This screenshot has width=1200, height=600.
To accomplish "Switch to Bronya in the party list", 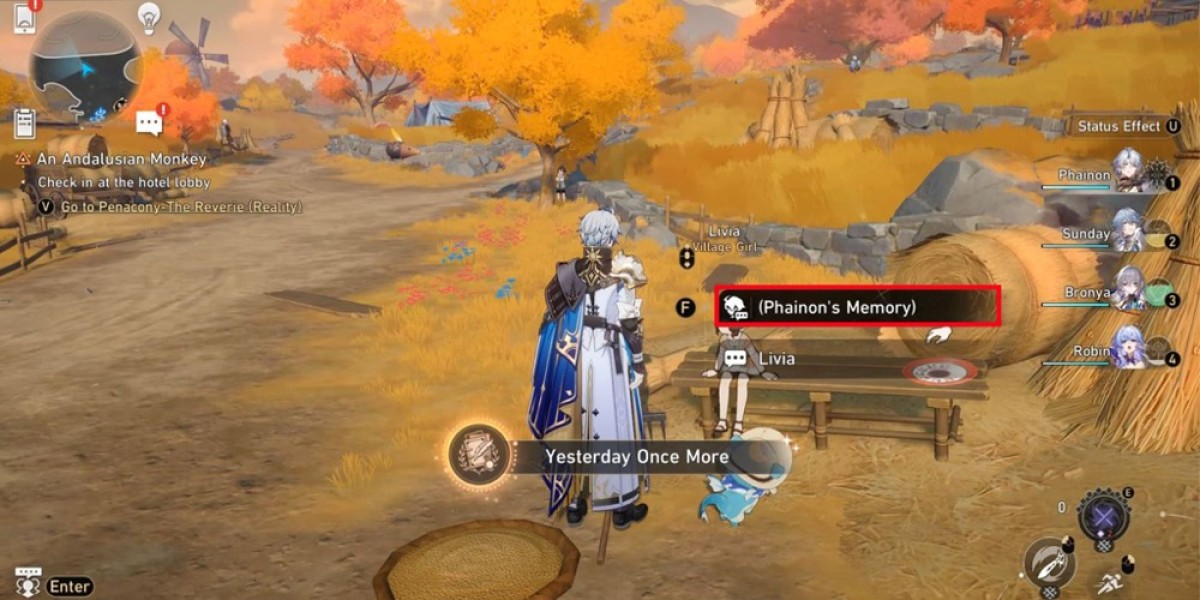I will pos(1130,291).
